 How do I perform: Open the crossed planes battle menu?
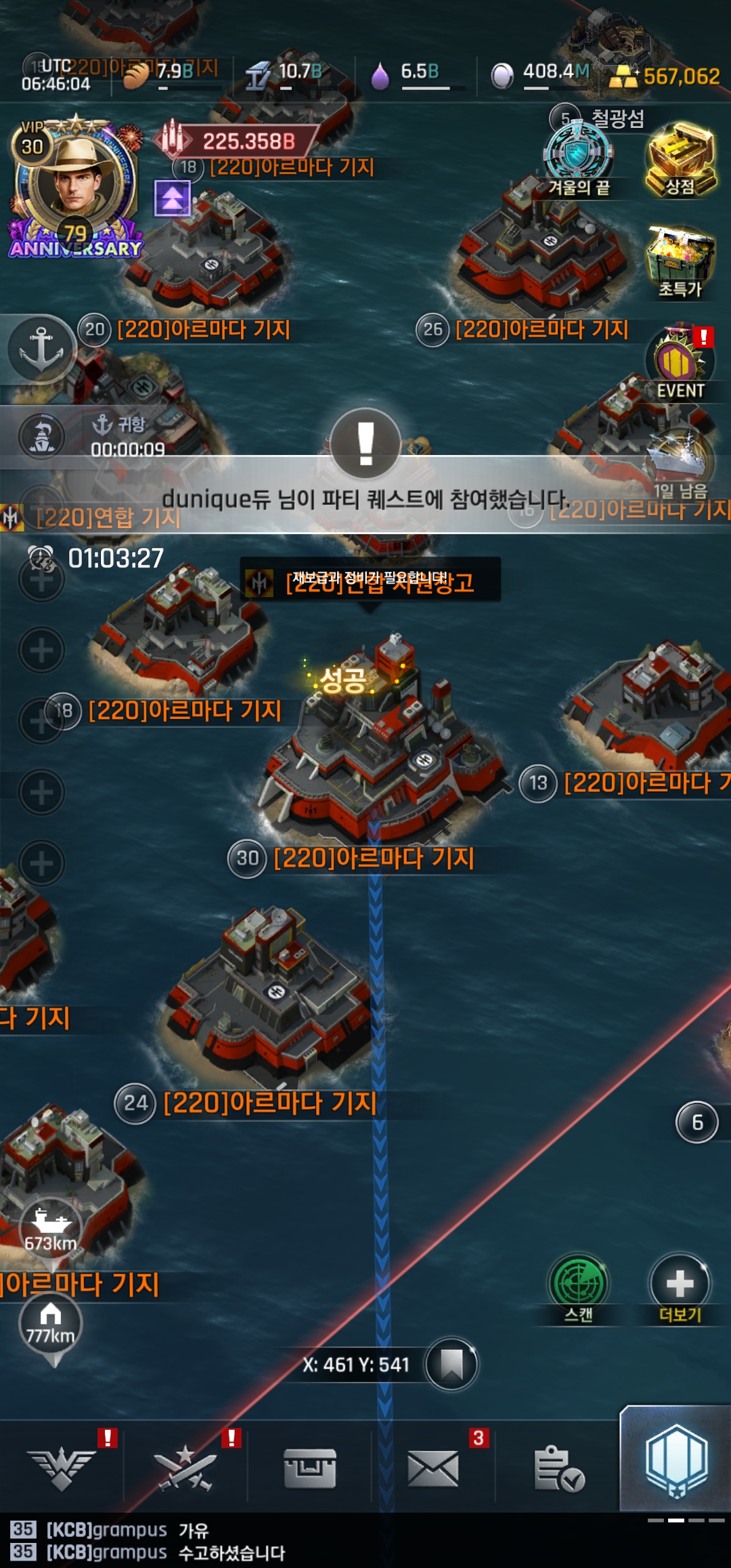coord(185,1468)
